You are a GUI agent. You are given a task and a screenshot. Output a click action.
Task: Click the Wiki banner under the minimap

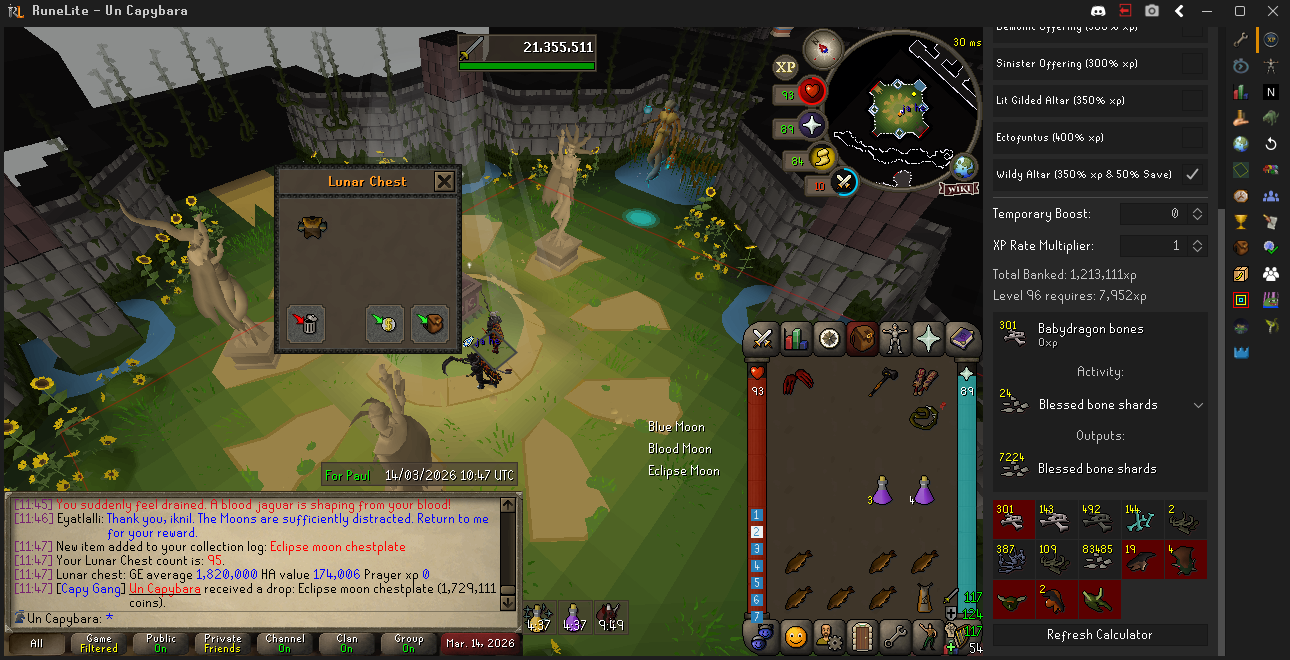click(x=957, y=188)
